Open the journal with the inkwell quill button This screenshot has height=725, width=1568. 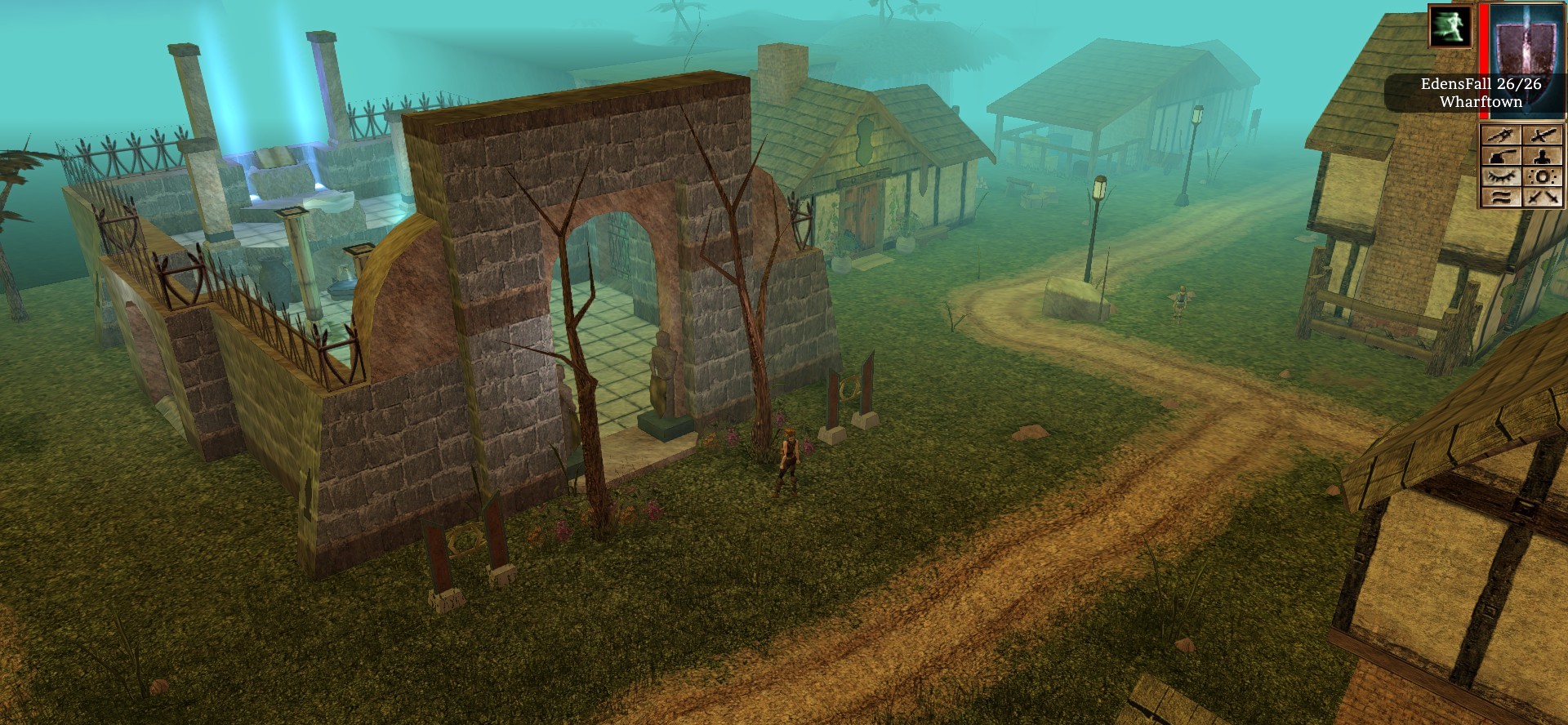click(1501, 157)
